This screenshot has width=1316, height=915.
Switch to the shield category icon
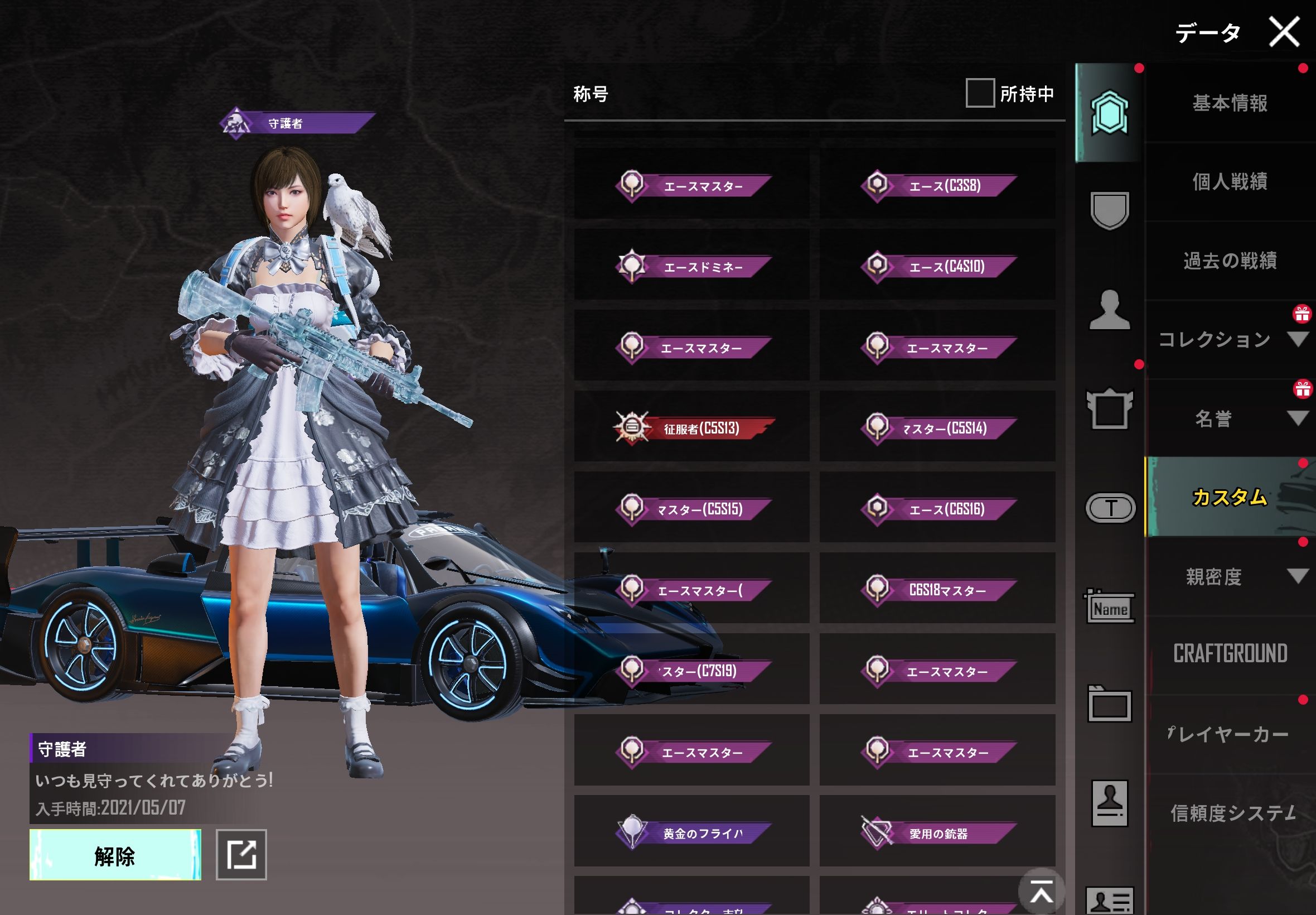pyautogui.click(x=1110, y=210)
